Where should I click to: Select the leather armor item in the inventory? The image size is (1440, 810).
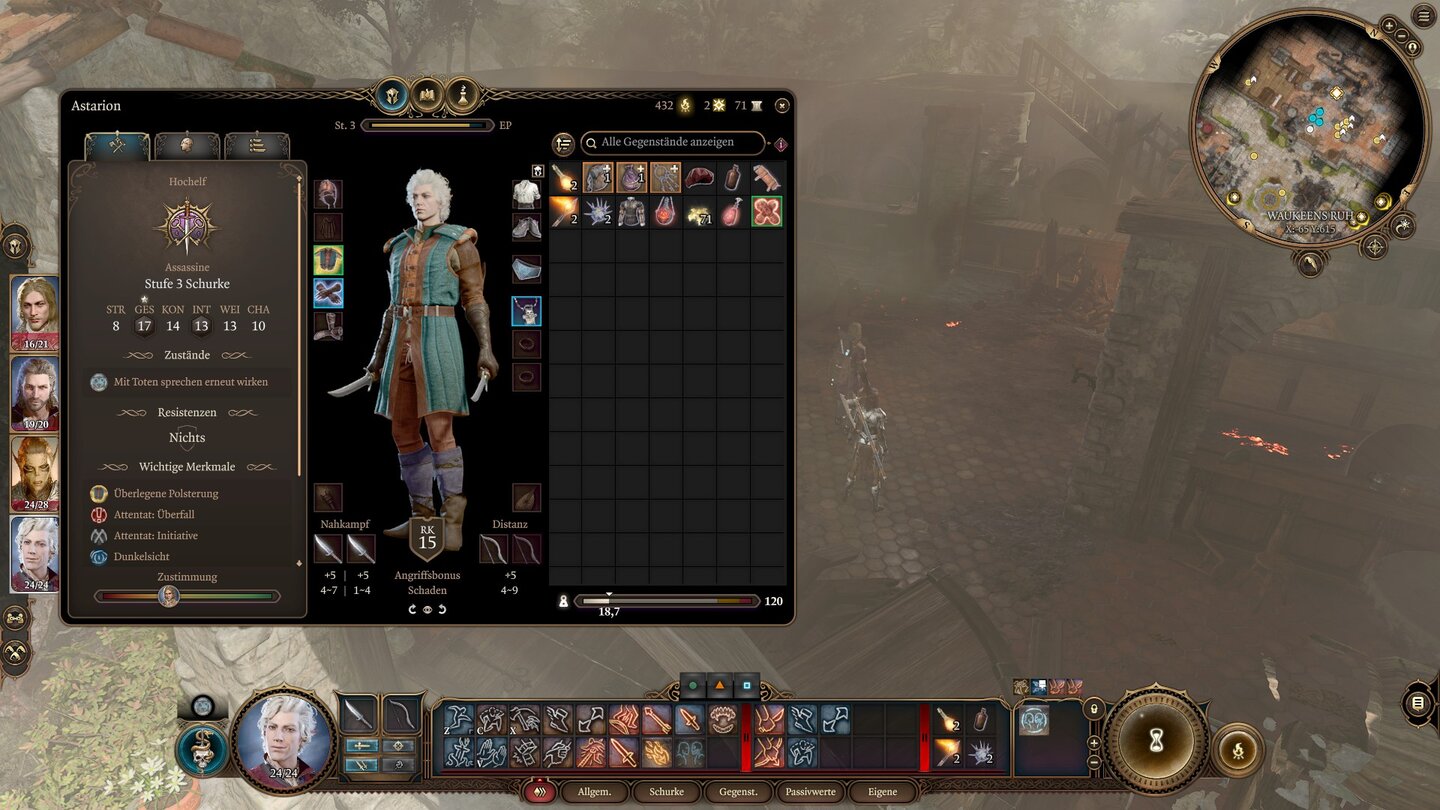(x=631, y=212)
